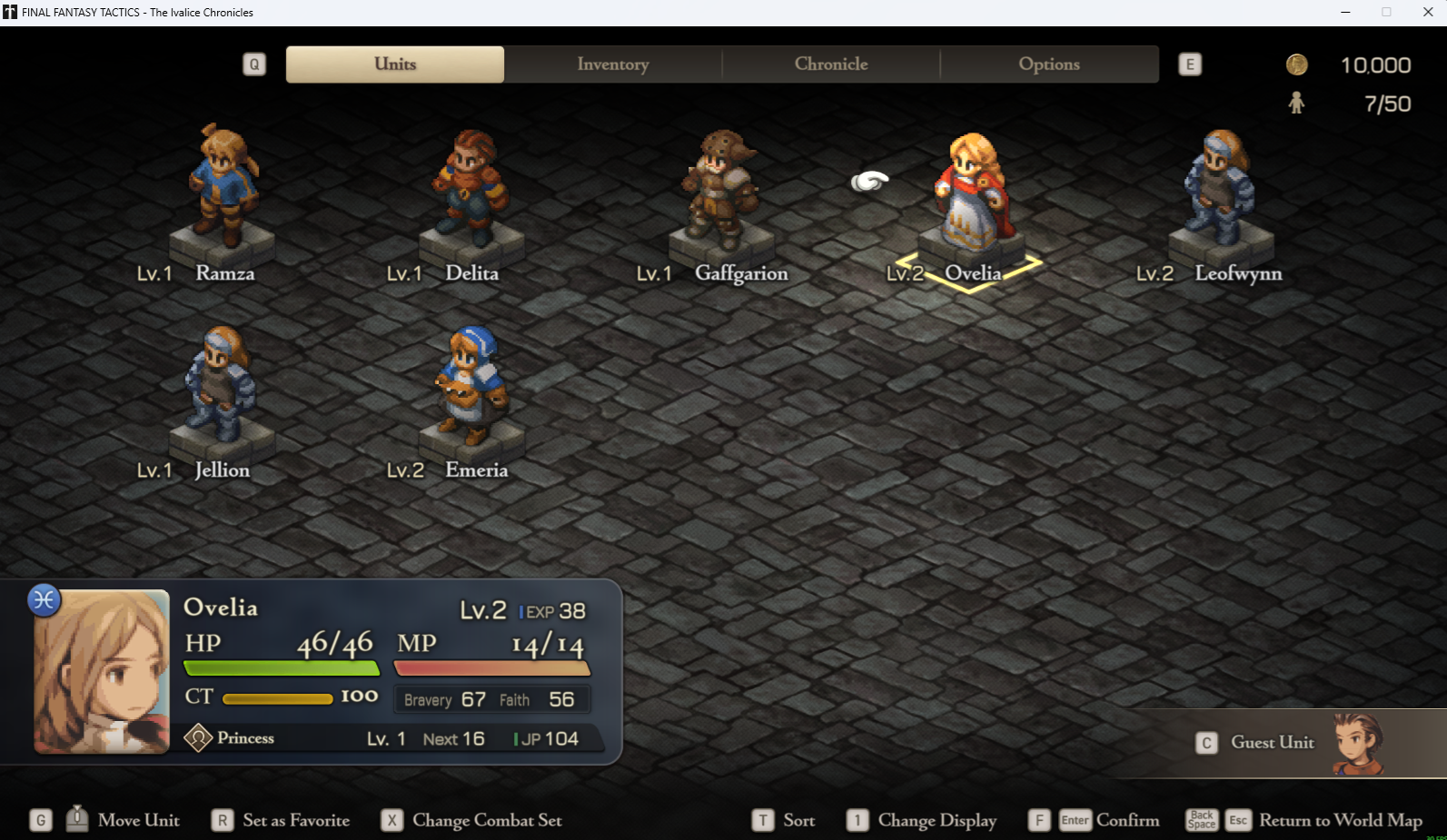Open the Guest Unit panel
The height and width of the screenshot is (840, 1447).
click(1272, 743)
